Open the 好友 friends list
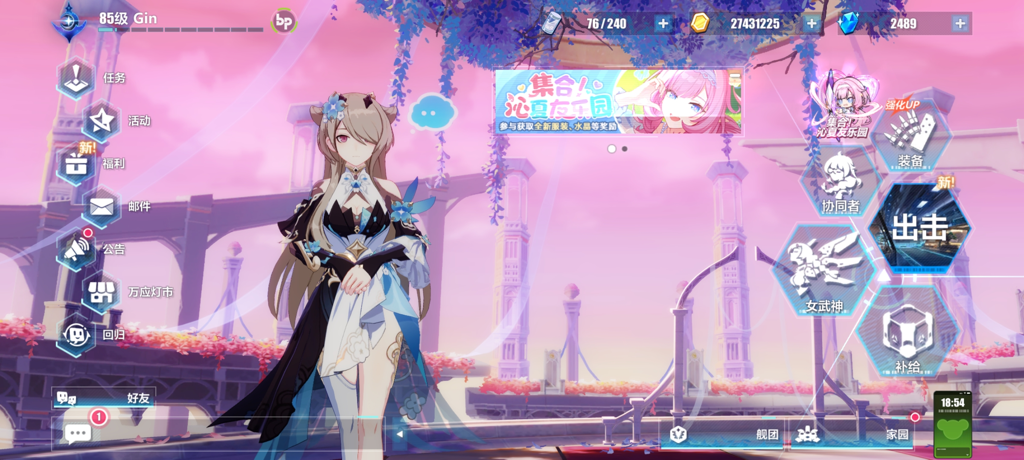This screenshot has height=460, width=1024. pyautogui.click(x=104, y=397)
